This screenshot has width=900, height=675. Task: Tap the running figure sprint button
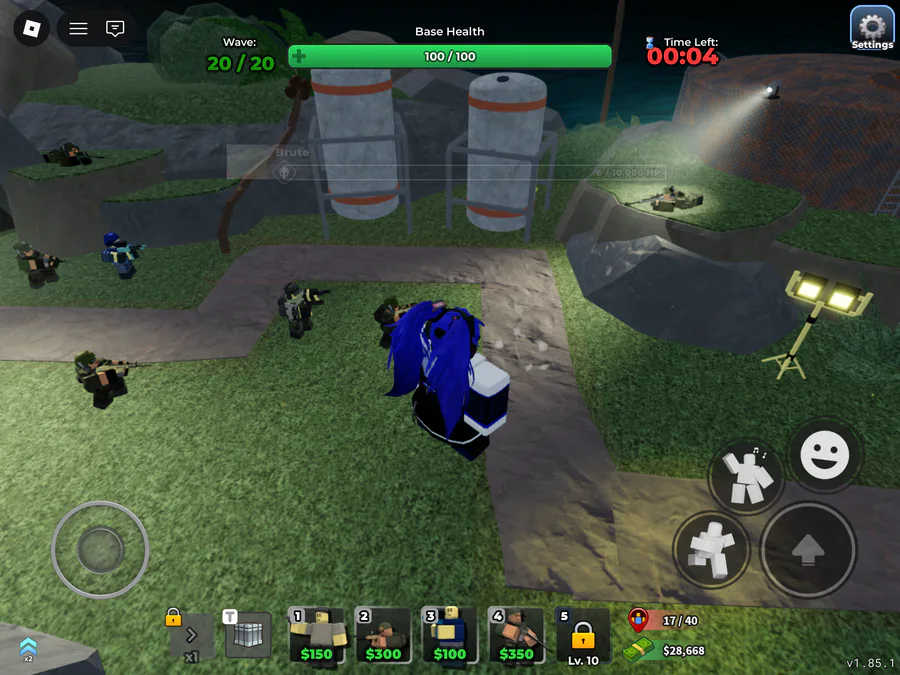(713, 548)
